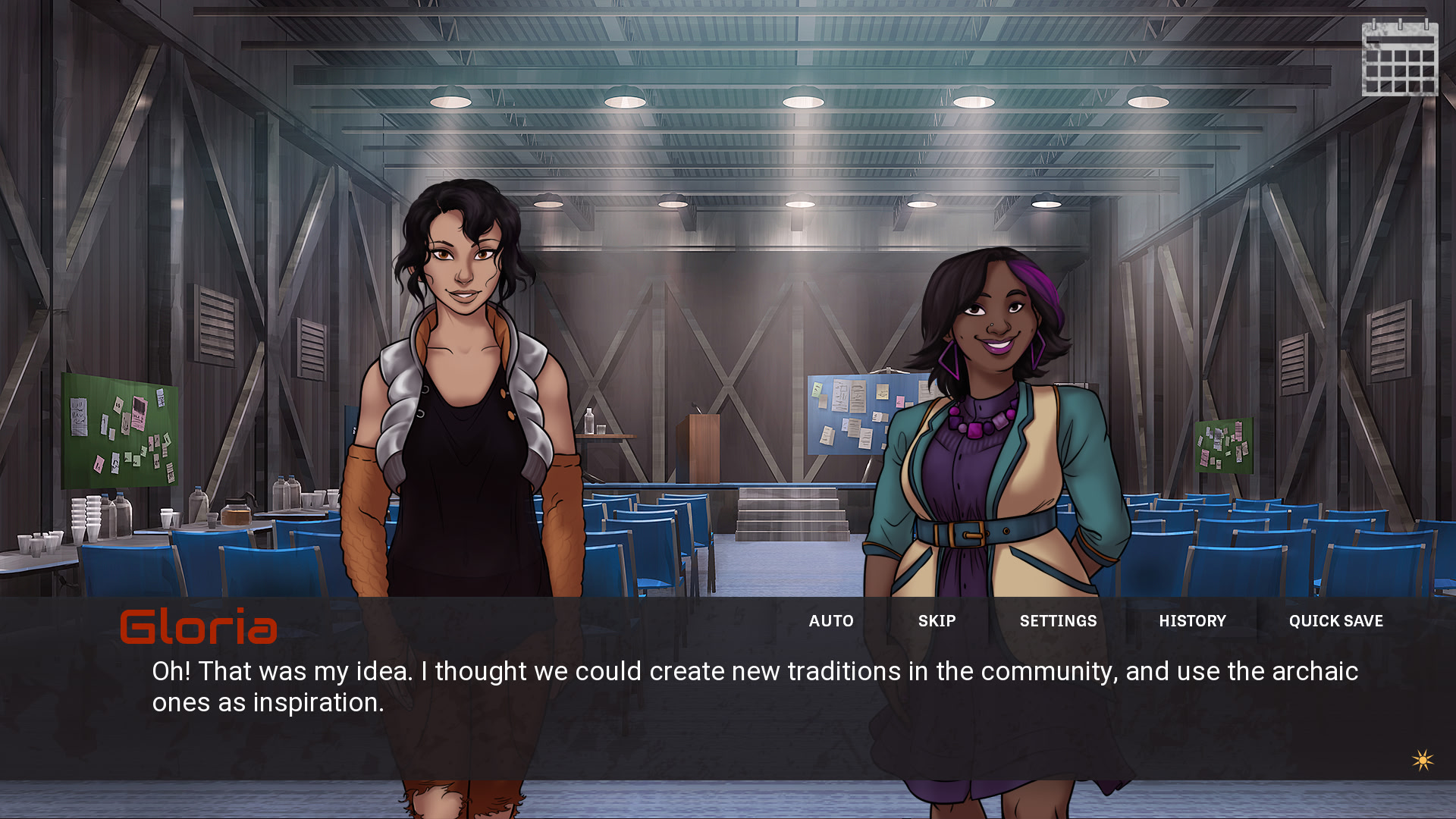Activate the Skip button
This screenshot has width=1456, height=819.
[x=937, y=621]
